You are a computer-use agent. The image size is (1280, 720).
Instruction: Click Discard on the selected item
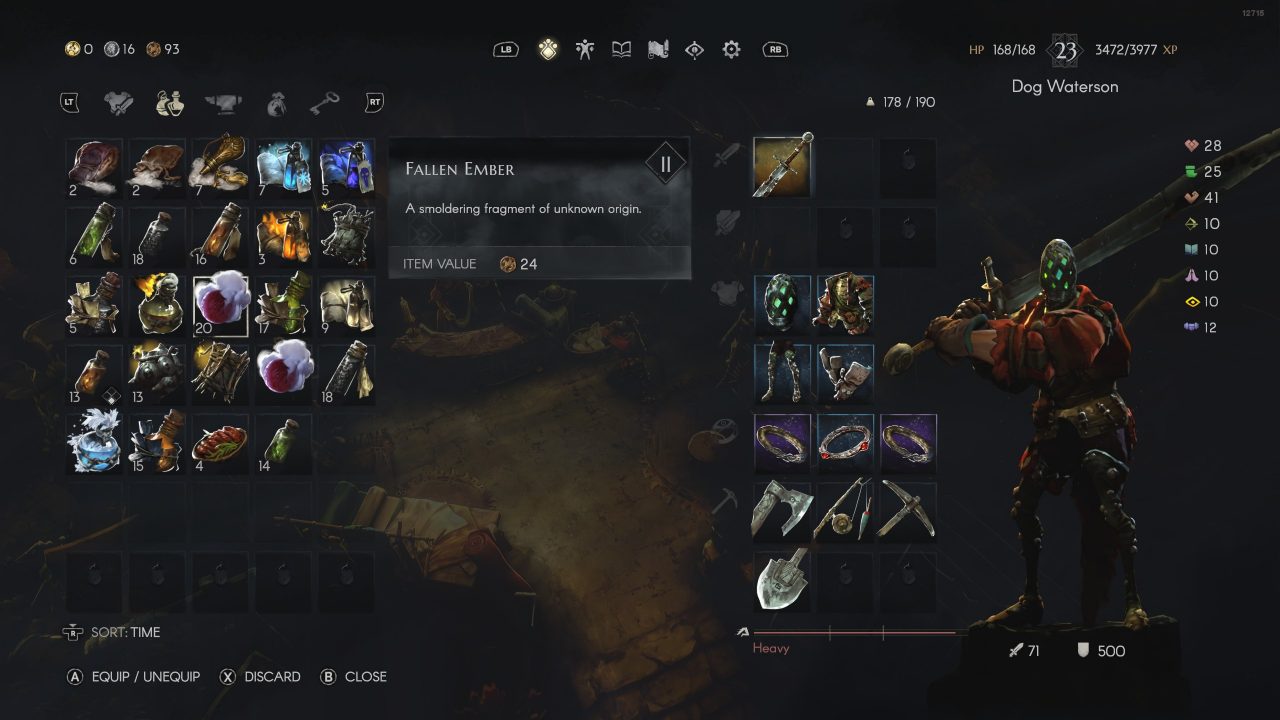point(260,676)
